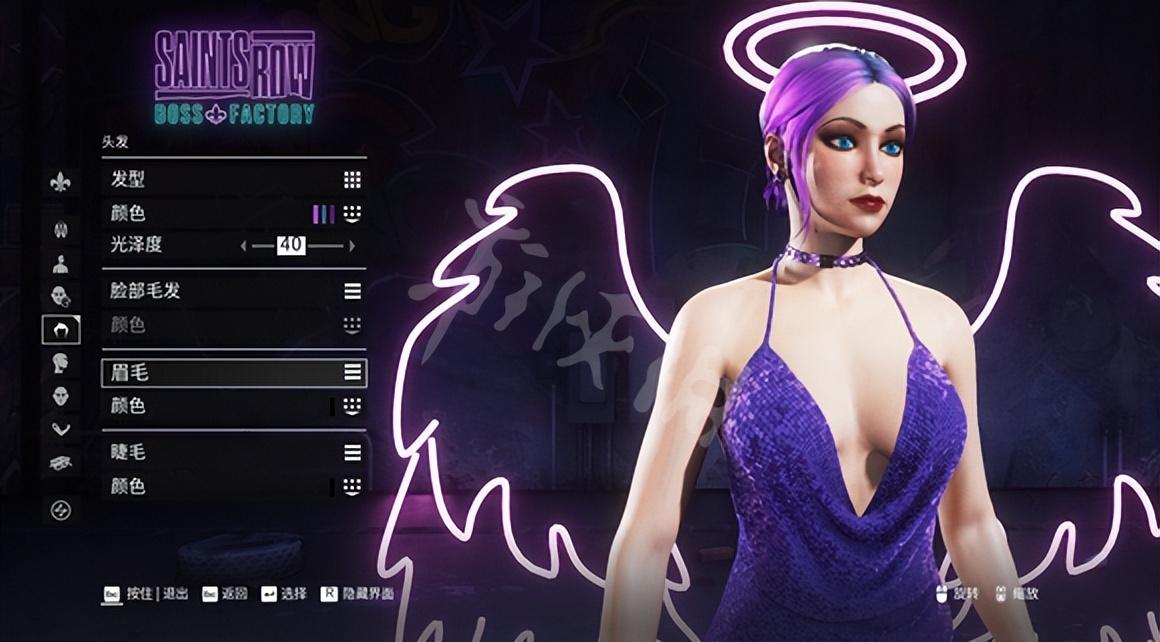Open the underwear chevron category tab
This screenshot has width=1160, height=642.
61,429
